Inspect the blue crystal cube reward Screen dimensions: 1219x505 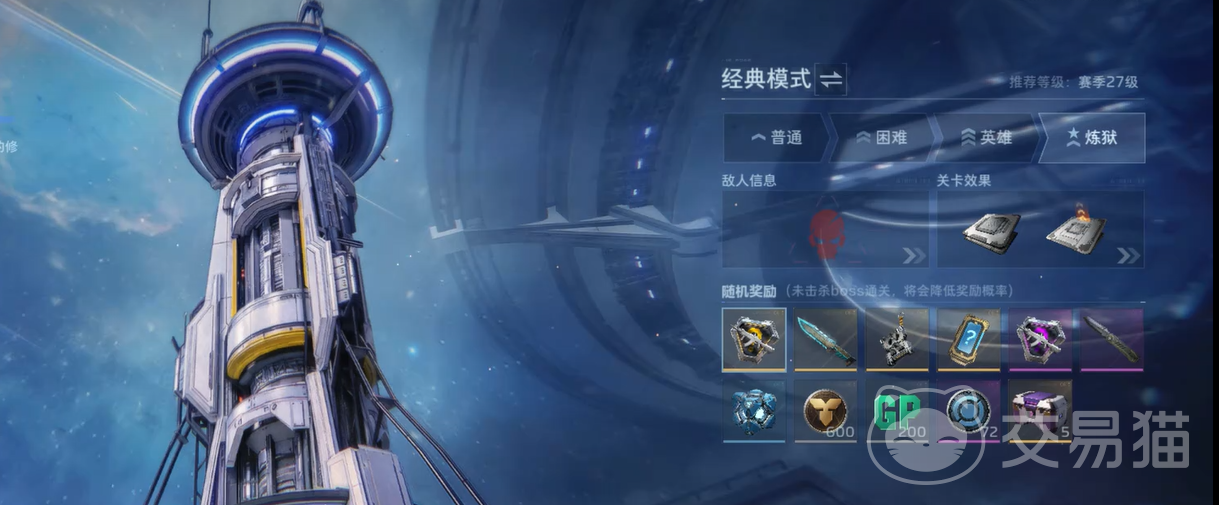[x=754, y=410]
